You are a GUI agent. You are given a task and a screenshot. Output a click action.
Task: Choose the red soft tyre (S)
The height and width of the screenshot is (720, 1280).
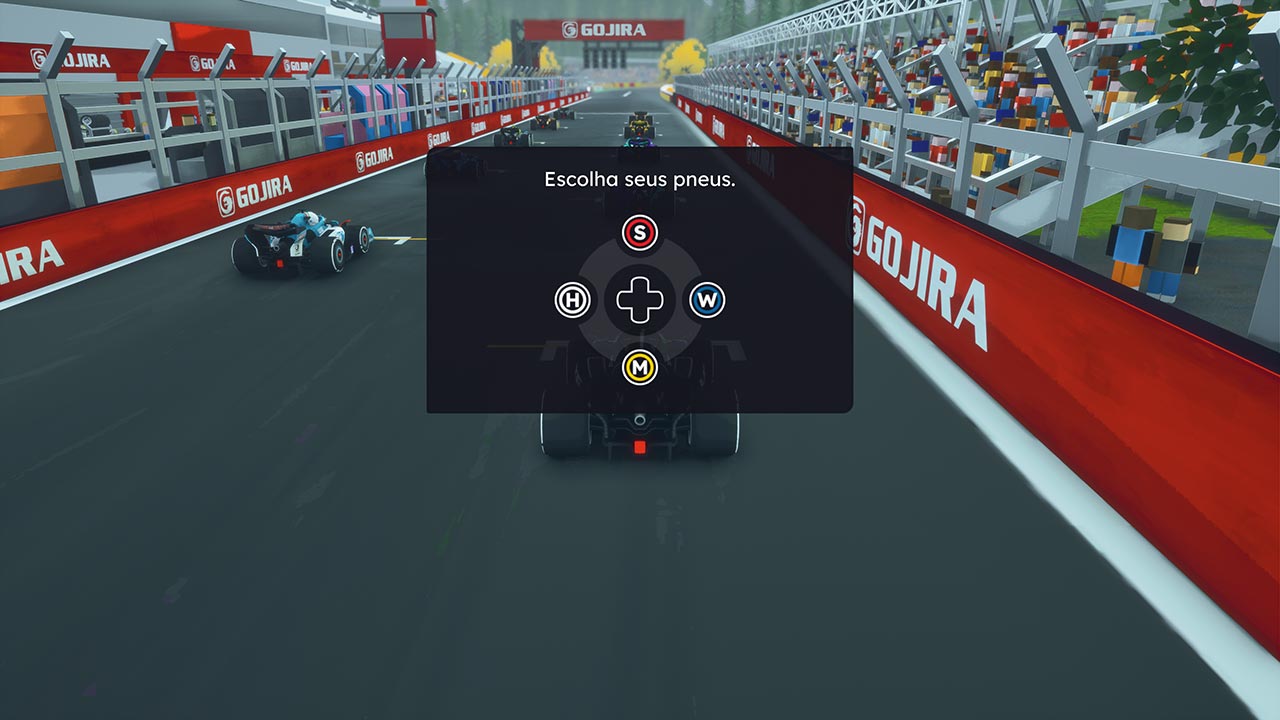[x=640, y=233]
